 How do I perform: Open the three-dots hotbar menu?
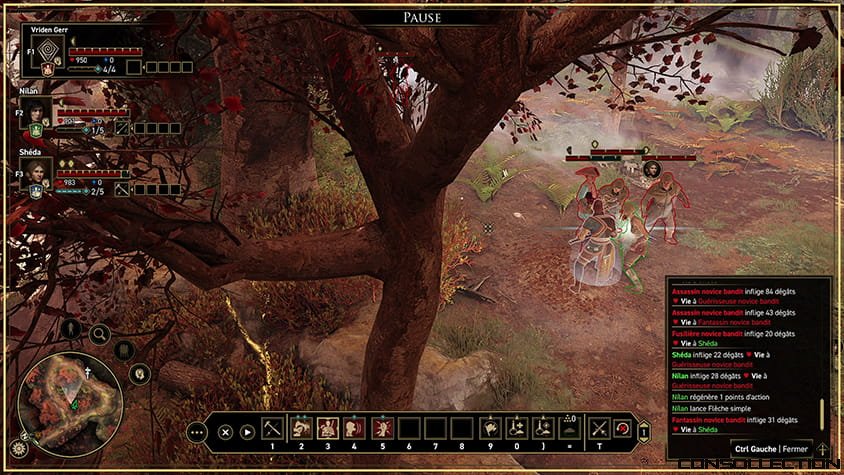click(x=198, y=432)
